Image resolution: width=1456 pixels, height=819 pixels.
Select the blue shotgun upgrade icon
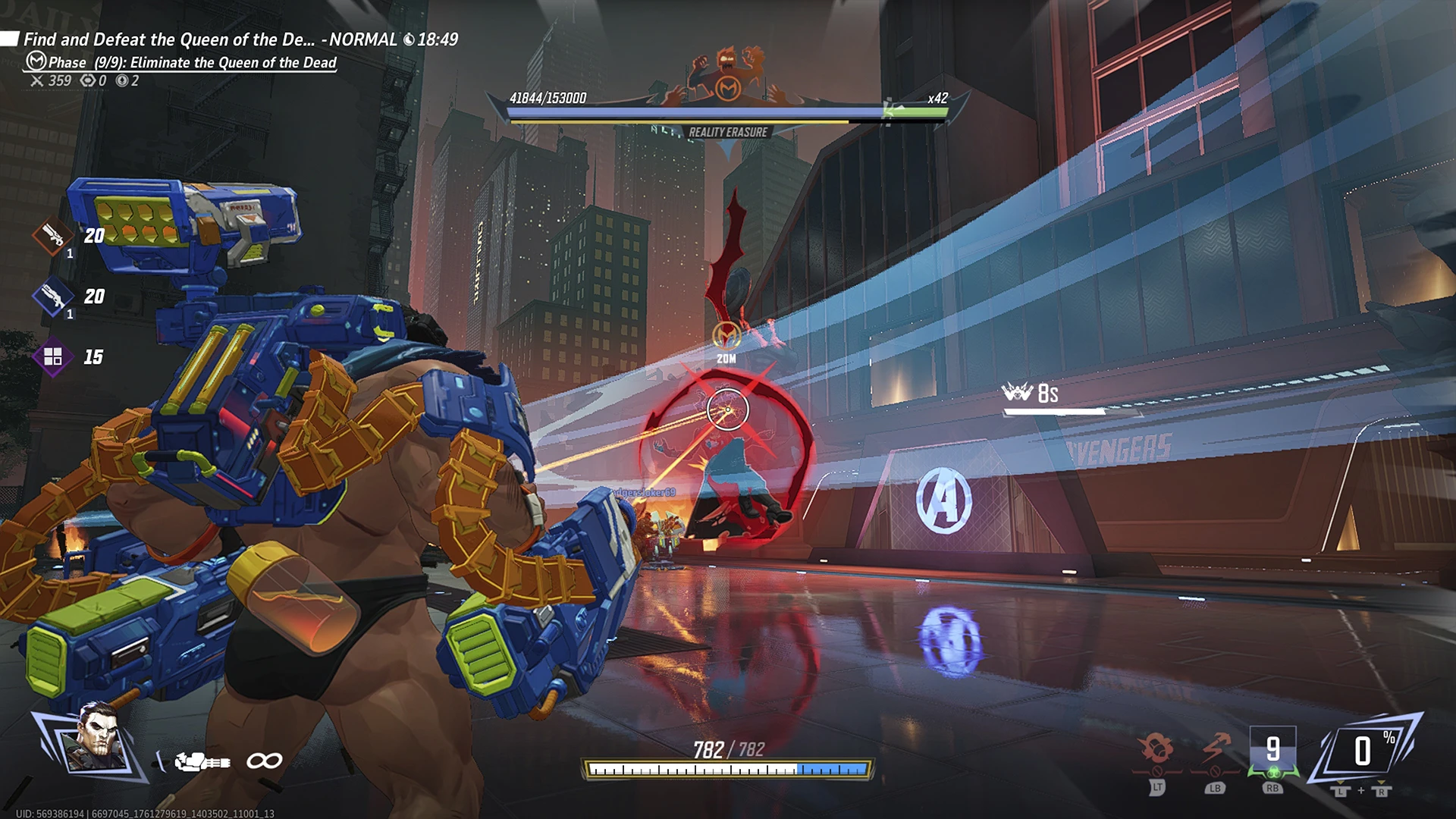(x=52, y=297)
